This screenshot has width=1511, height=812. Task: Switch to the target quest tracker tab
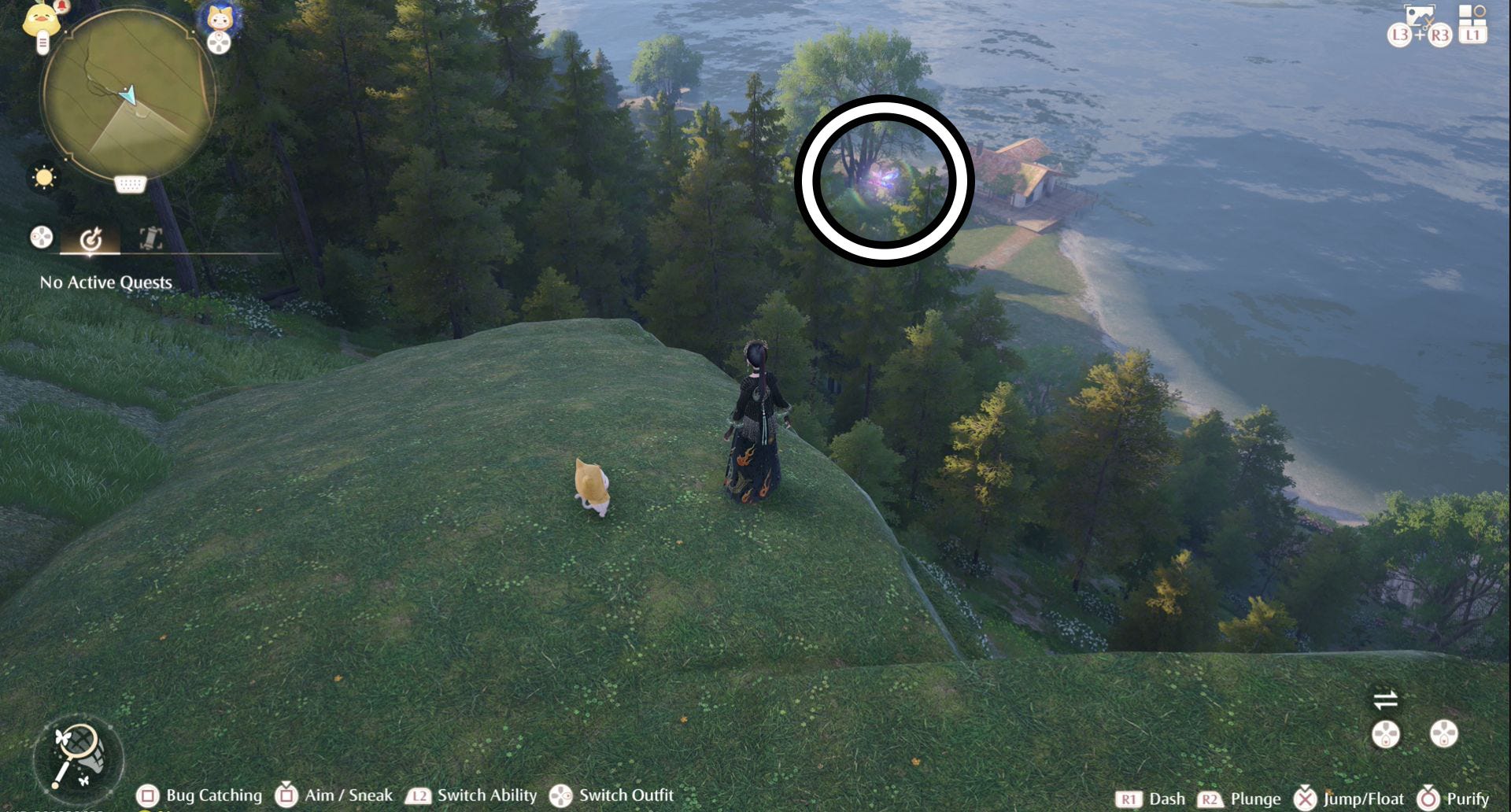[91, 238]
